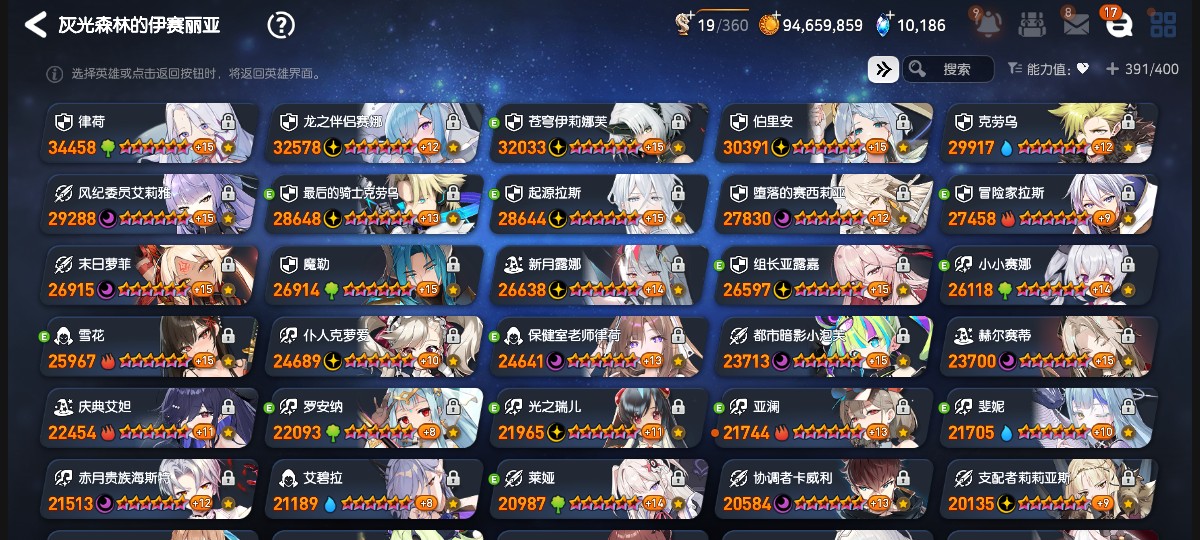This screenshot has width=1200, height=540.
Task: Select hero 龙之伴侣赛娜
Action: point(373,133)
